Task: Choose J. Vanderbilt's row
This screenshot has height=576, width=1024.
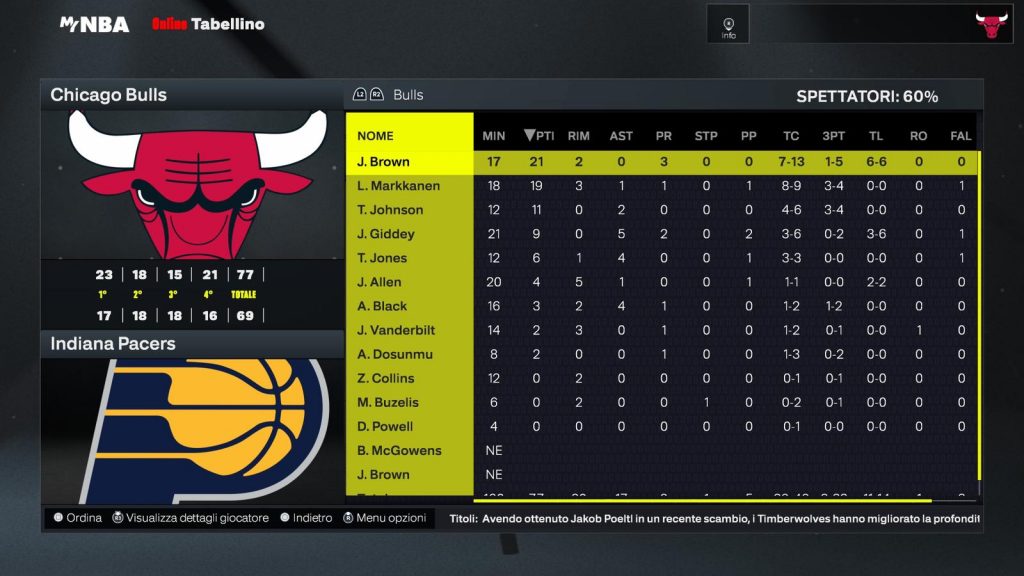Action: point(392,330)
